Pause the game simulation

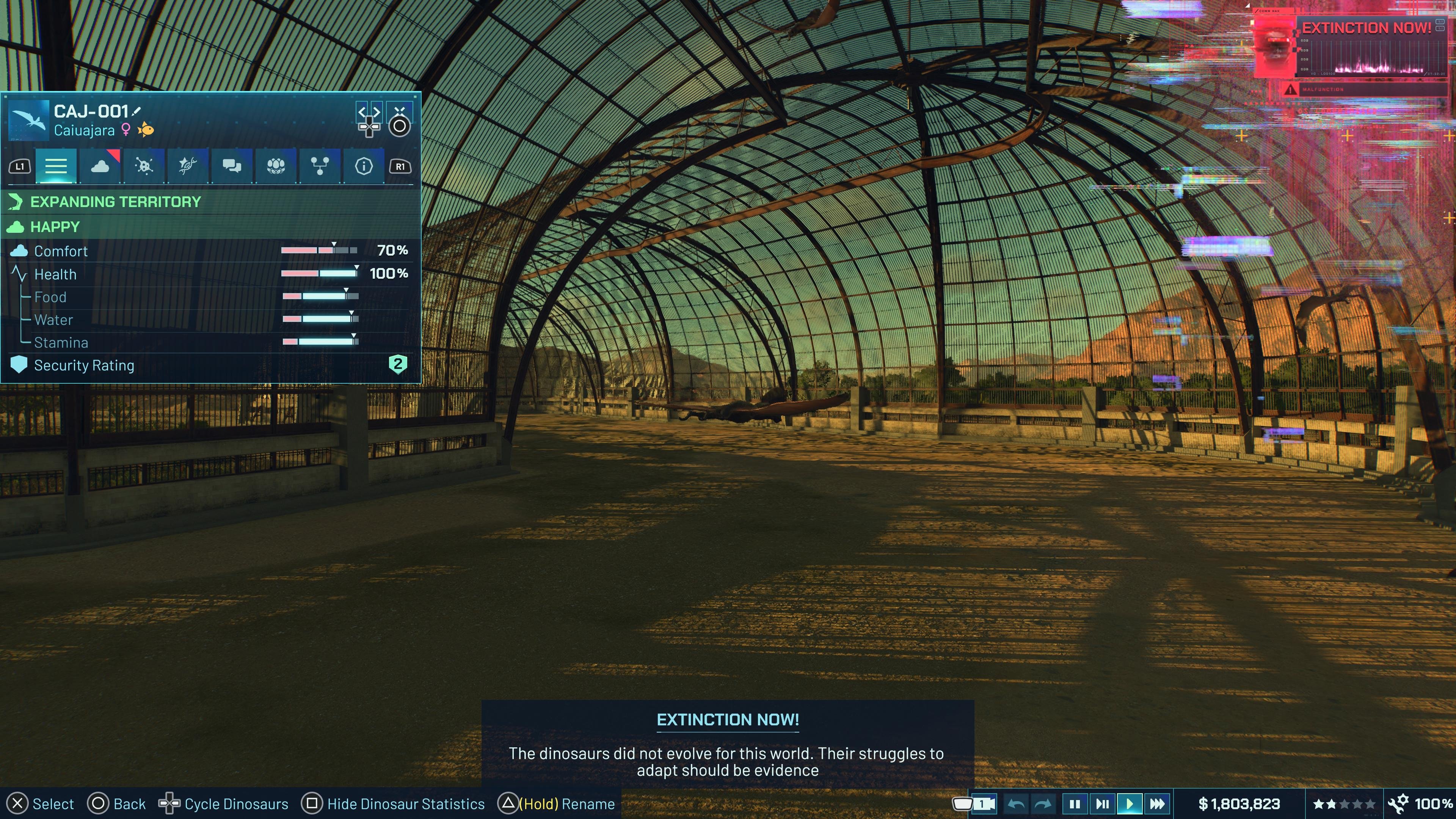[x=1075, y=803]
